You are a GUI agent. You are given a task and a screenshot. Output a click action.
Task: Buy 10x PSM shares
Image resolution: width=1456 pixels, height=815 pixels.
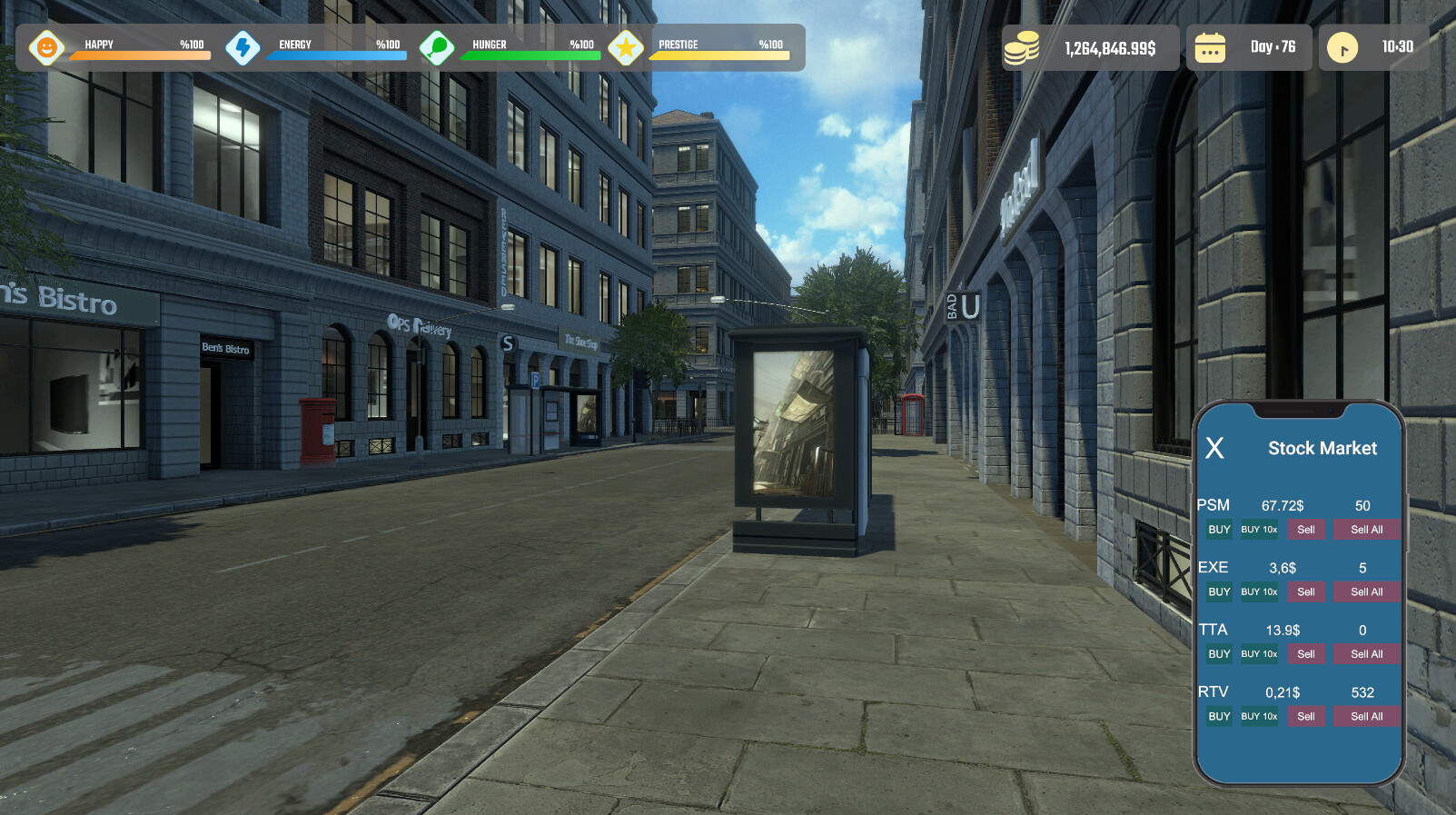(1258, 530)
